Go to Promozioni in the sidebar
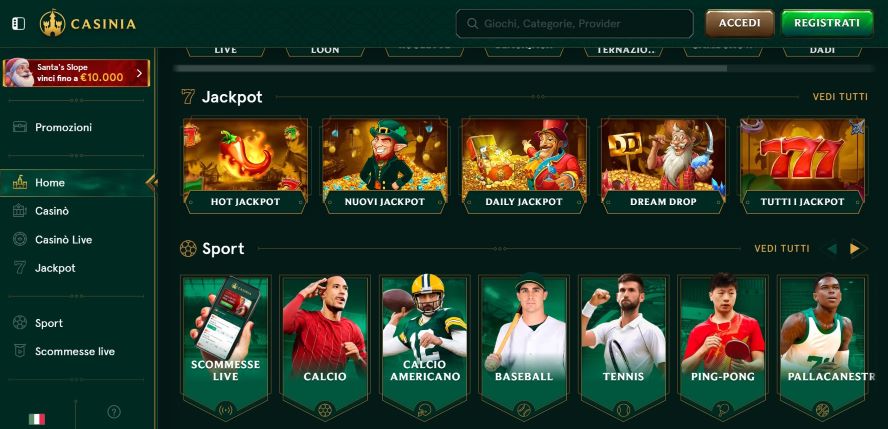The image size is (888, 429). (x=63, y=127)
